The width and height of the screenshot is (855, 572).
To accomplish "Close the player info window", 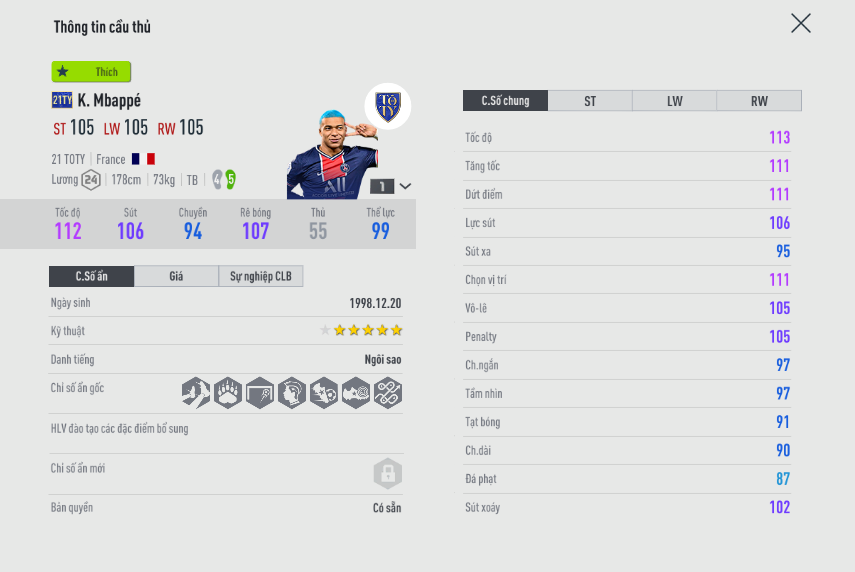I will 800,23.
